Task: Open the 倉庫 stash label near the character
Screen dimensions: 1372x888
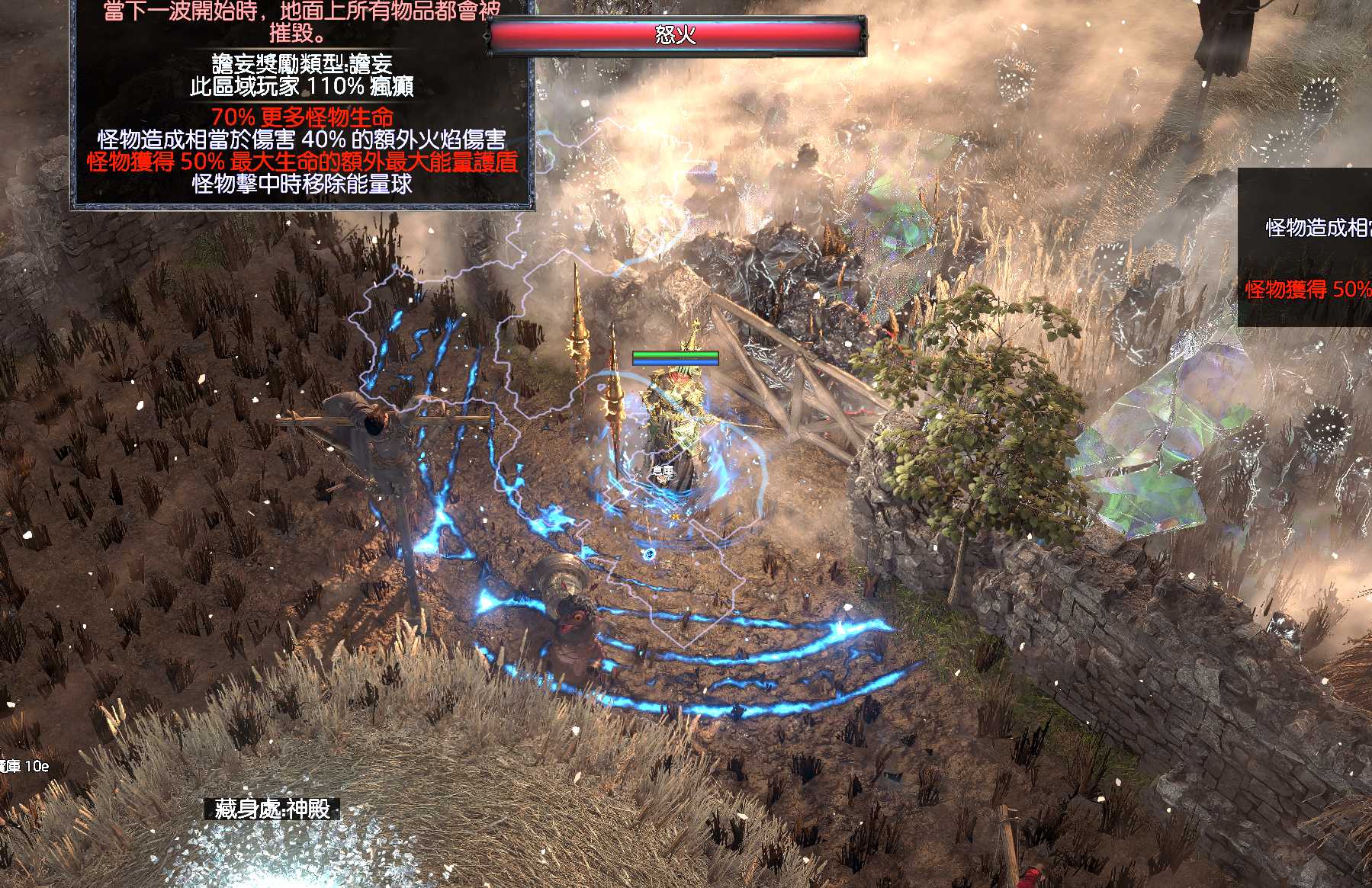Action: [x=663, y=473]
